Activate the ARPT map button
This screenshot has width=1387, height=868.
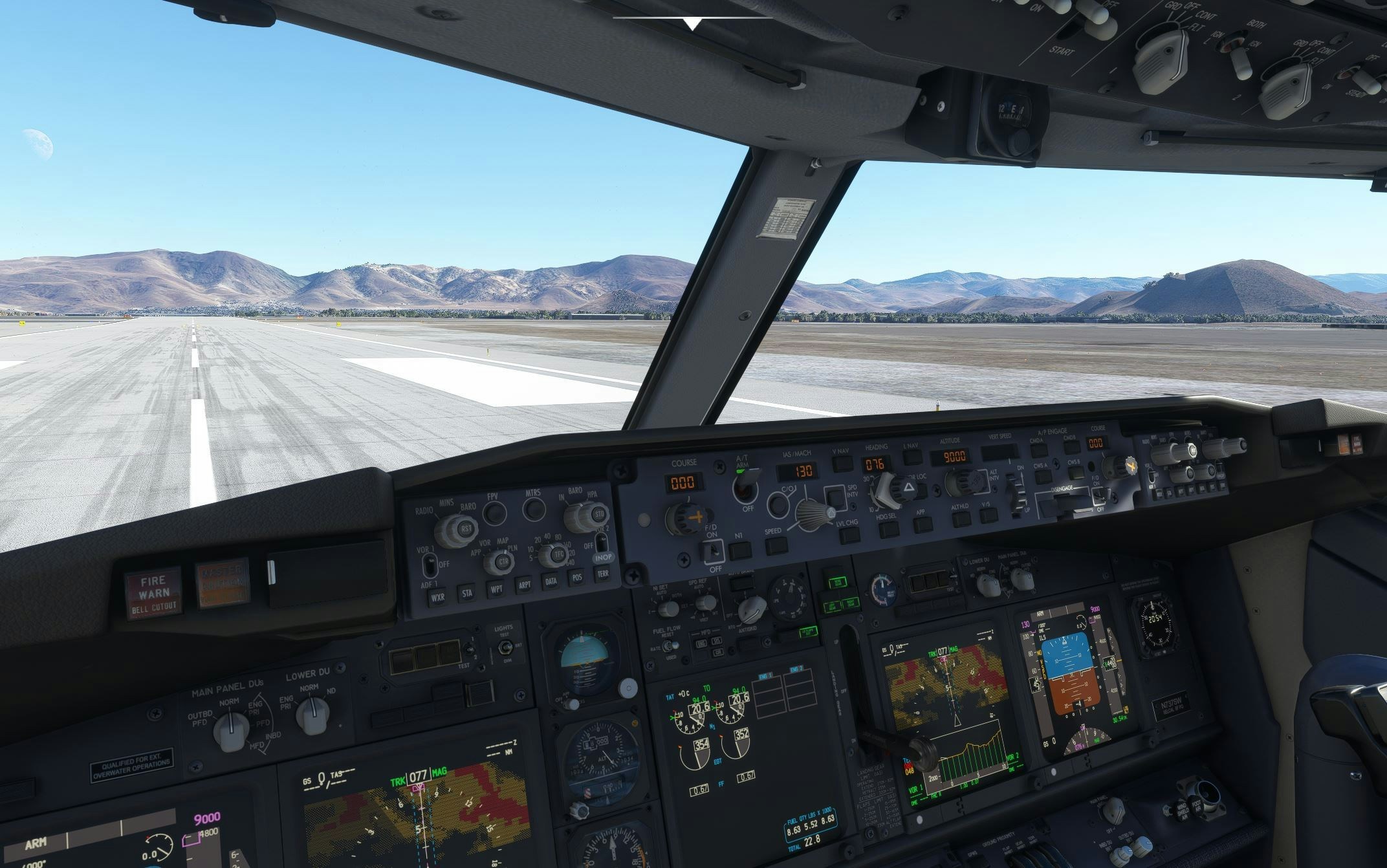coord(524,585)
